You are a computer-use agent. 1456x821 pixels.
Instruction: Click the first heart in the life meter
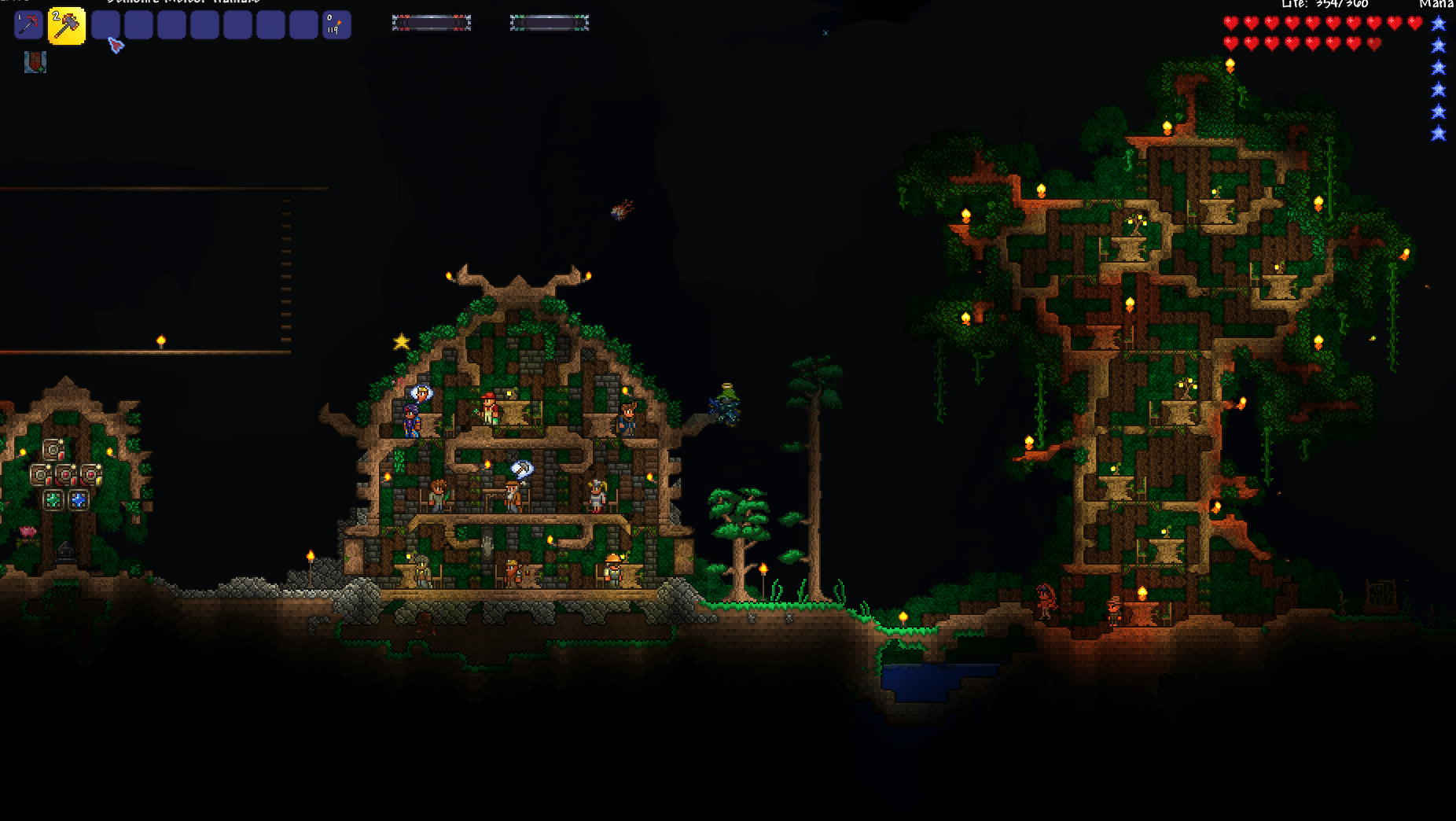point(1230,22)
